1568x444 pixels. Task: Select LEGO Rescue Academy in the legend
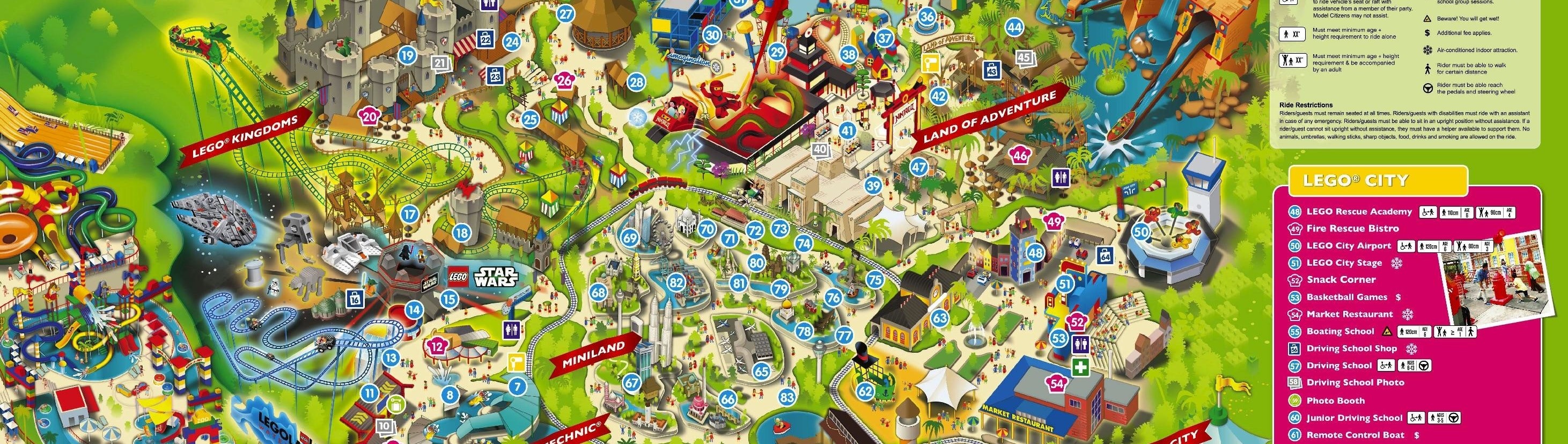(1359, 212)
